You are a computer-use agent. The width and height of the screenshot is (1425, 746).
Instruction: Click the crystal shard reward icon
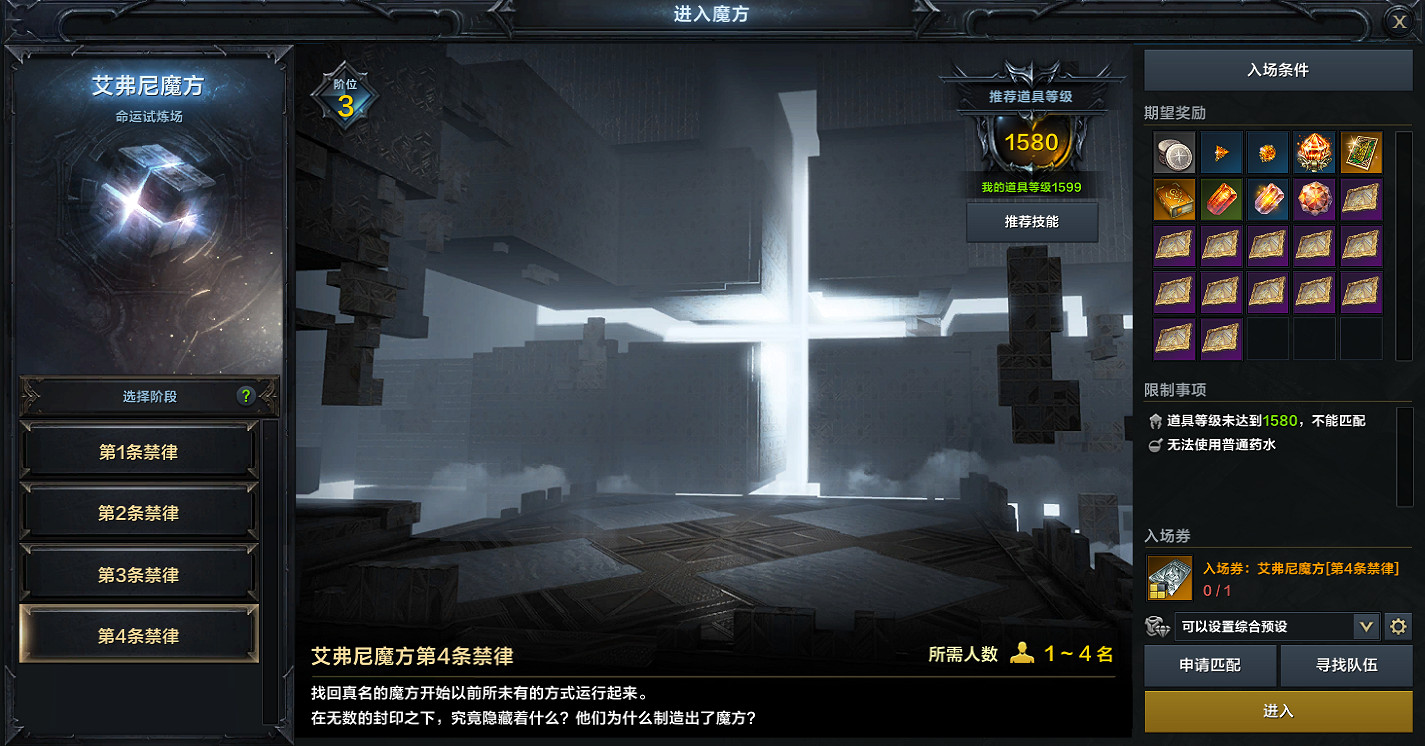tap(1268, 199)
